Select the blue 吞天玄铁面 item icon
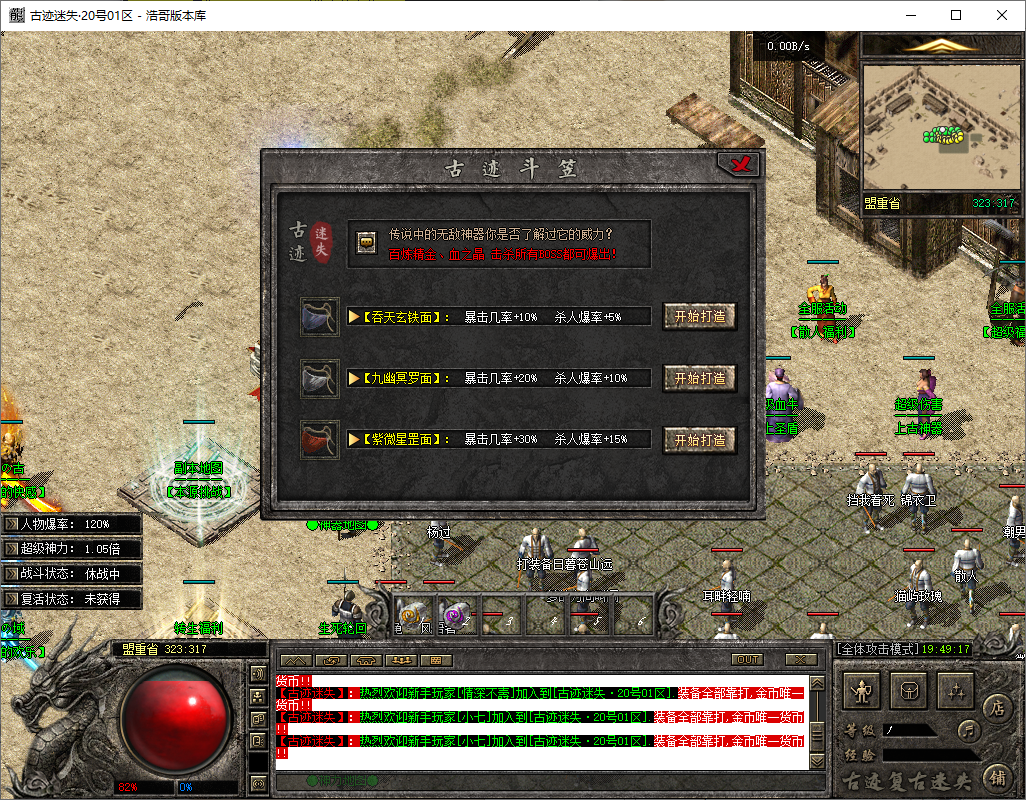The width and height of the screenshot is (1026, 800). click(320, 317)
